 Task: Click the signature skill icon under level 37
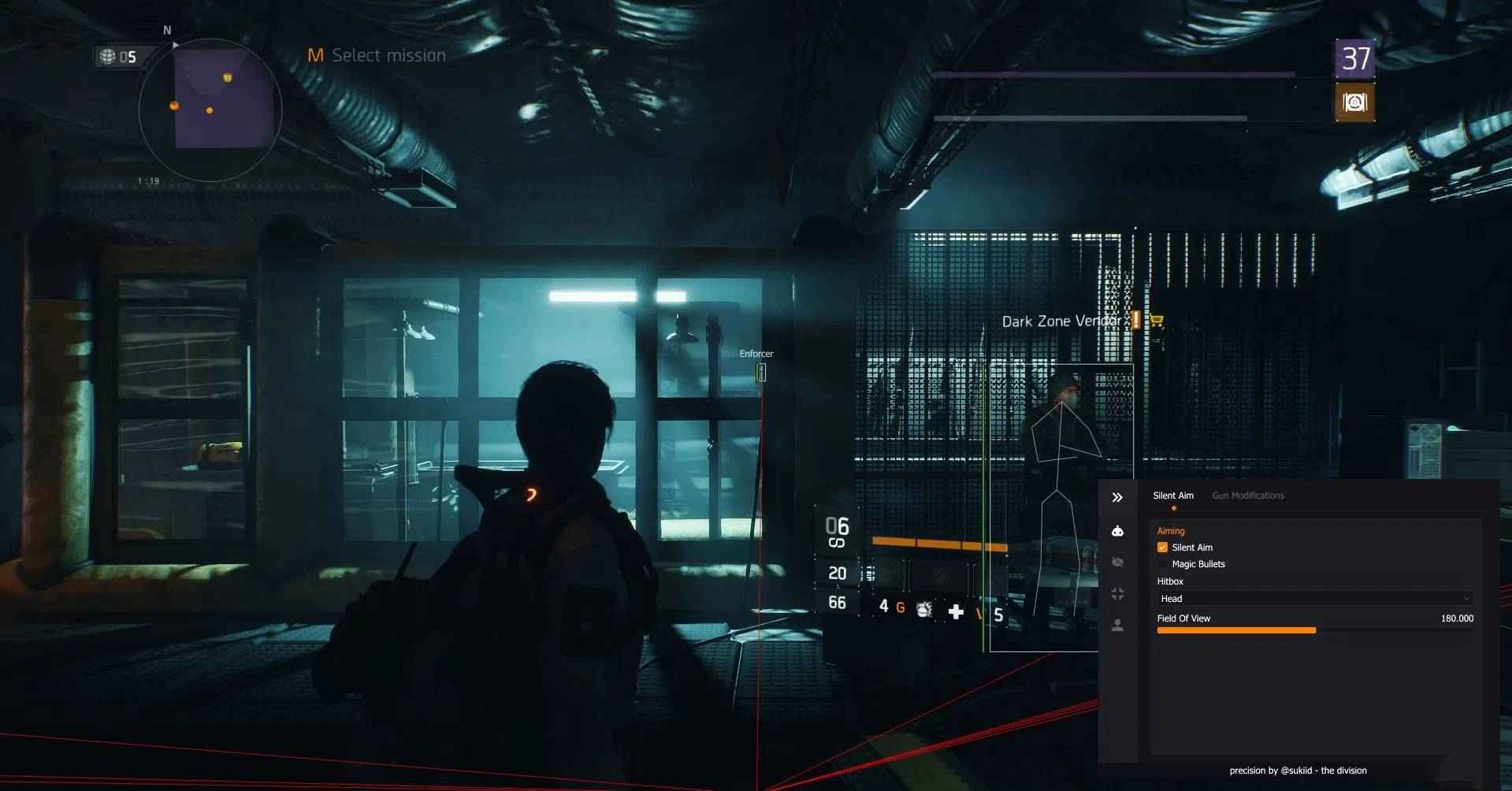point(1354,102)
